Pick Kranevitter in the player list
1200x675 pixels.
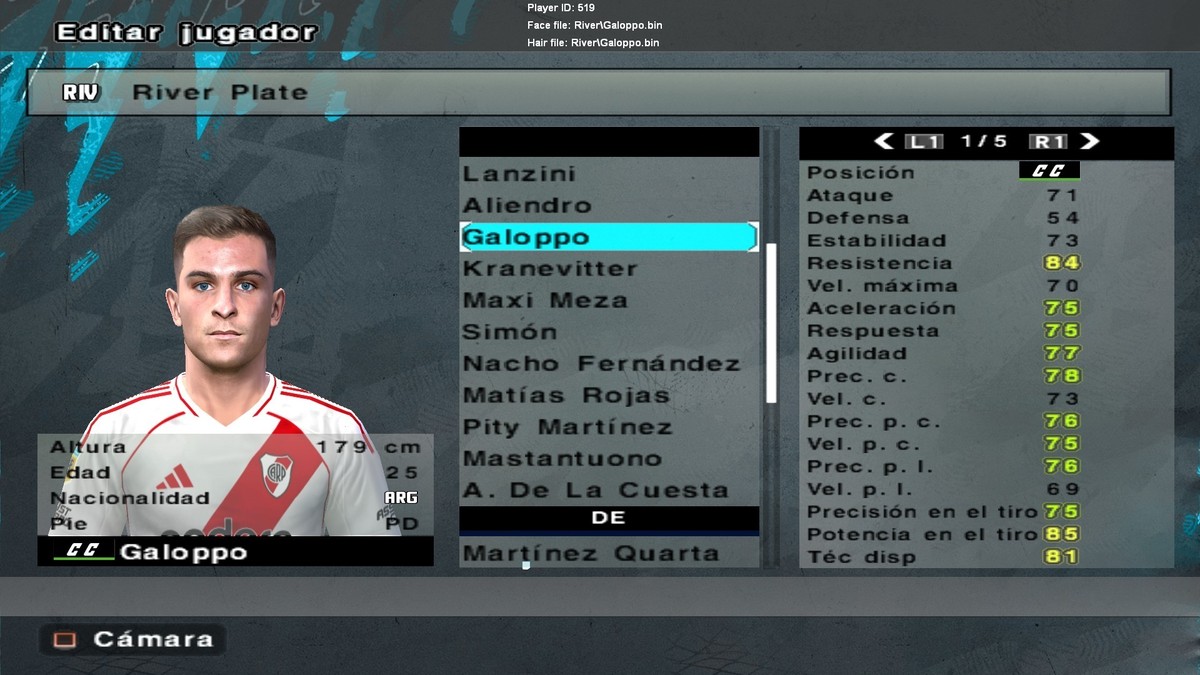click(550, 269)
